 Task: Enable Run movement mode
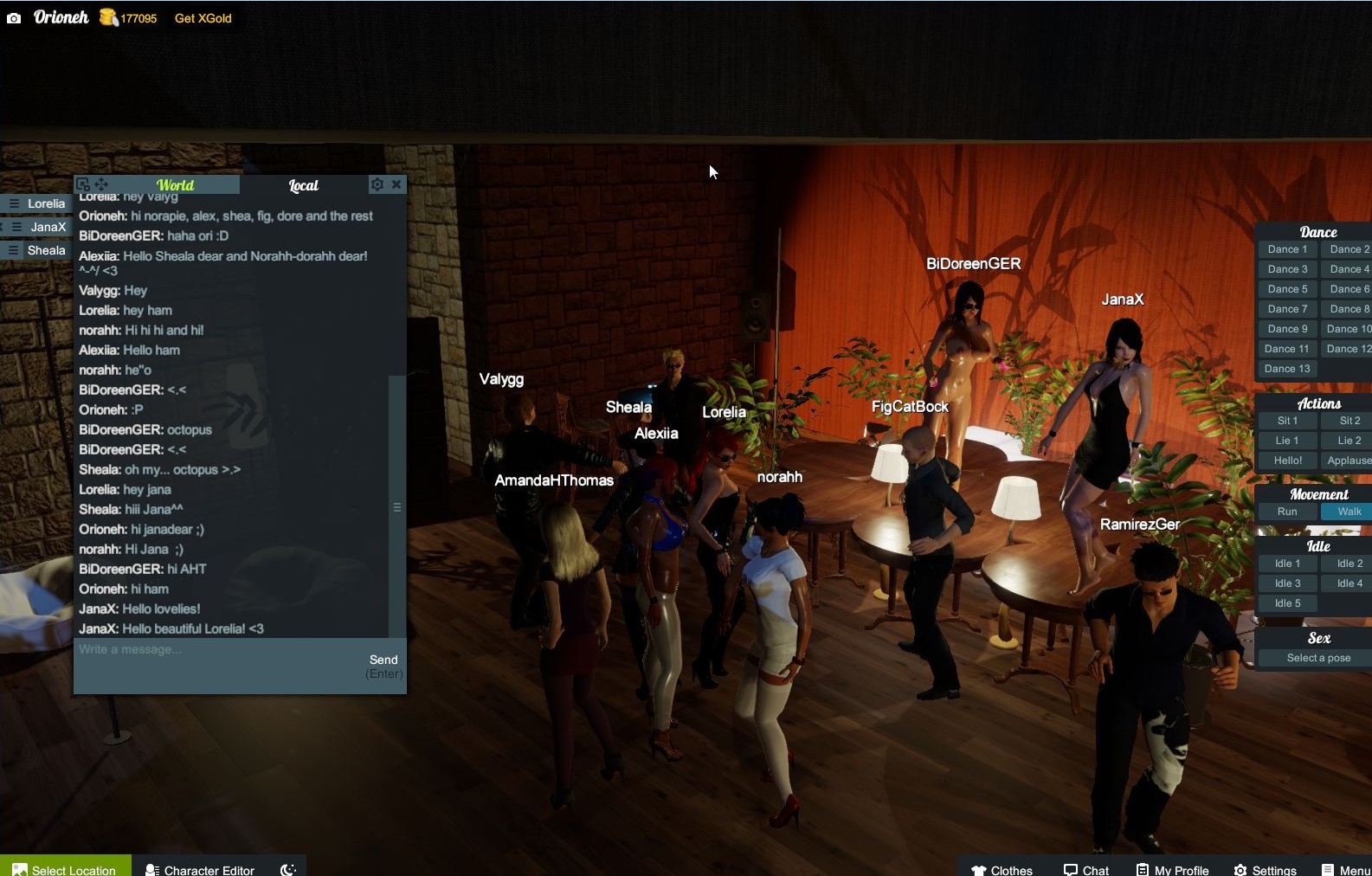click(1287, 512)
